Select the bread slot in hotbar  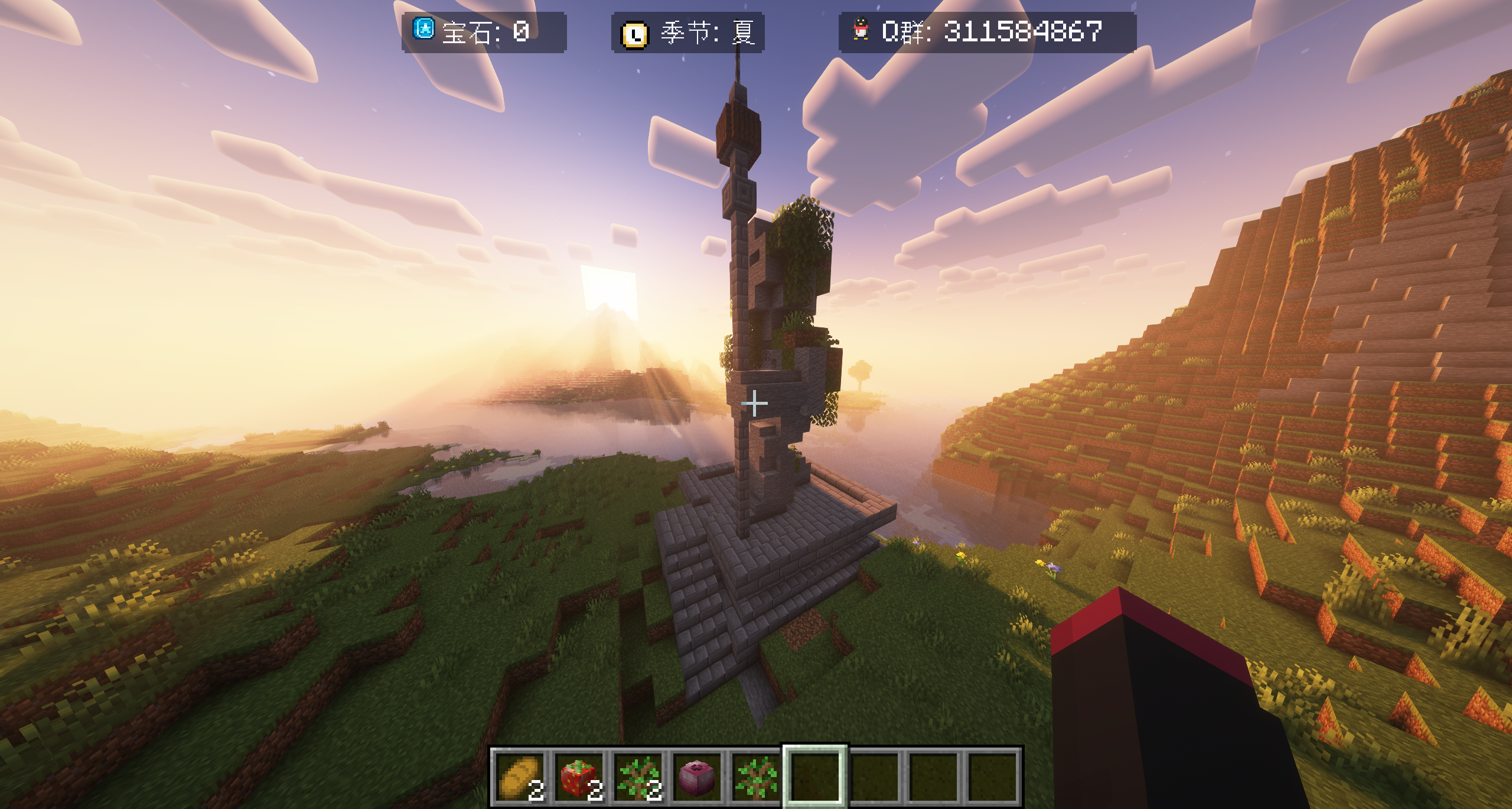520,778
